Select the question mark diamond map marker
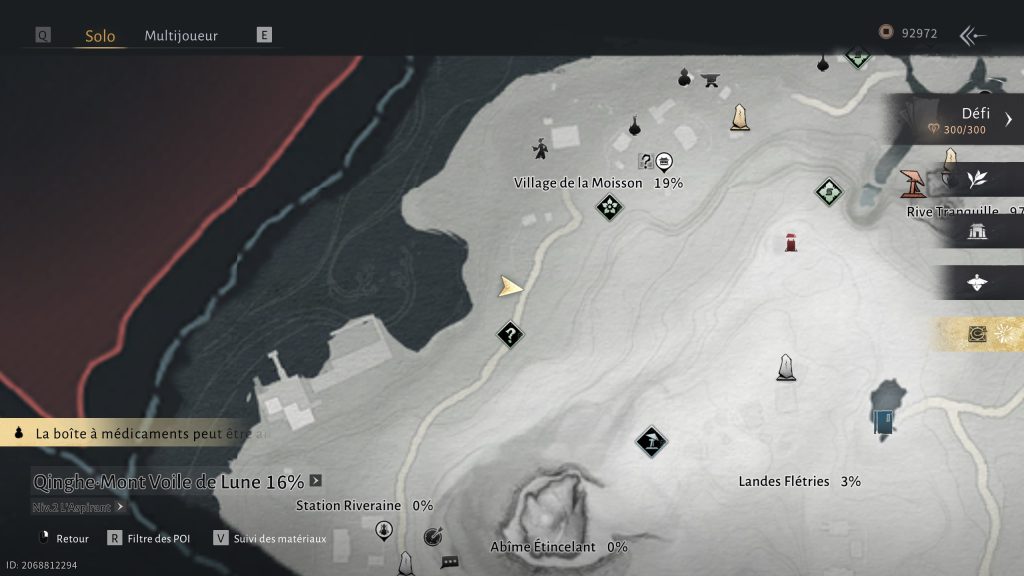This screenshot has width=1024, height=576. pyautogui.click(x=510, y=335)
